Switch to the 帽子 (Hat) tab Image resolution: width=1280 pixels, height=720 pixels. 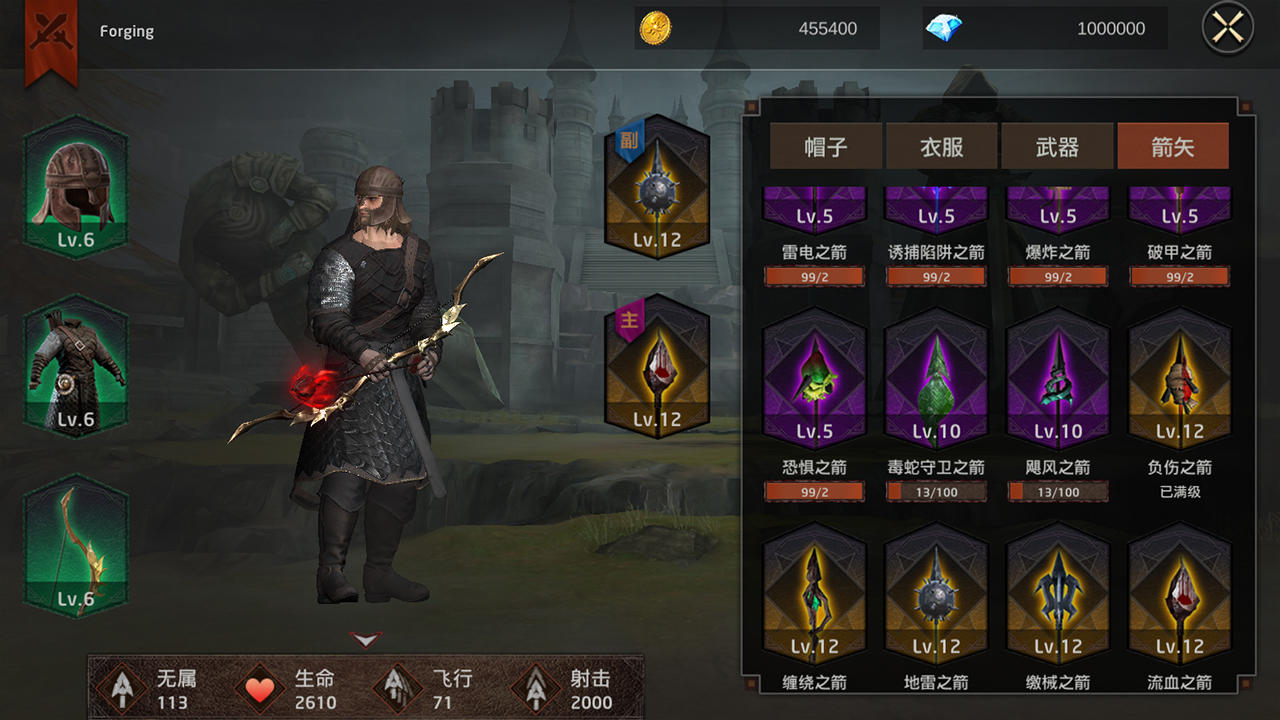[825, 145]
